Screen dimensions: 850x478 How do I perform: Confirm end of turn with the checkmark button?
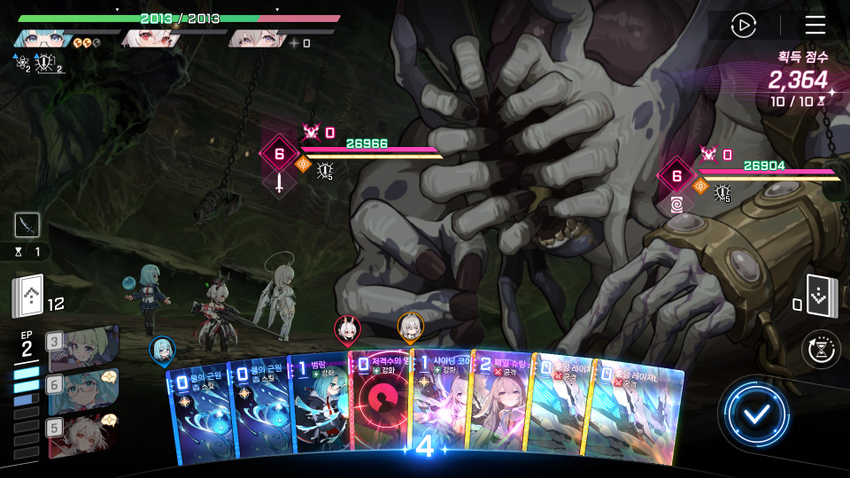click(x=757, y=413)
